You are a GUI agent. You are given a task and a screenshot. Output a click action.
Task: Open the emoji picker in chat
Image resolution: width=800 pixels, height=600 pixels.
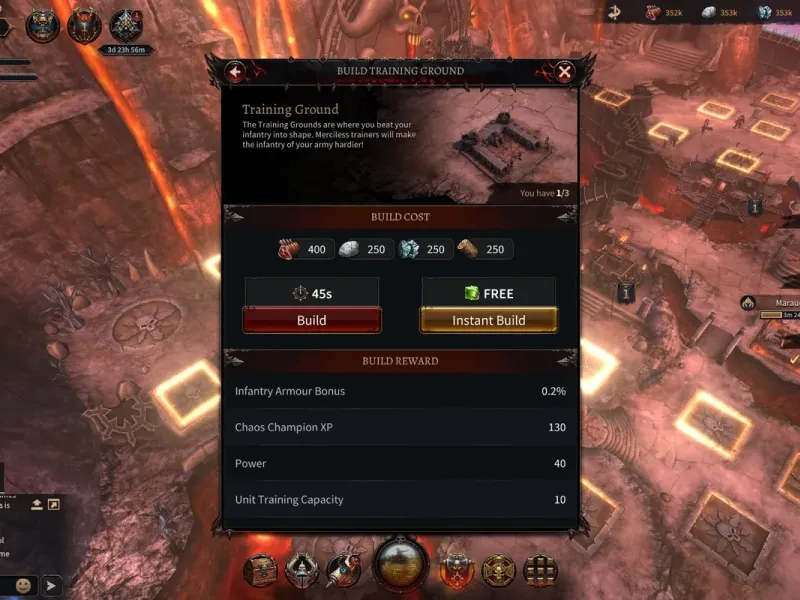[x=22, y=585]
